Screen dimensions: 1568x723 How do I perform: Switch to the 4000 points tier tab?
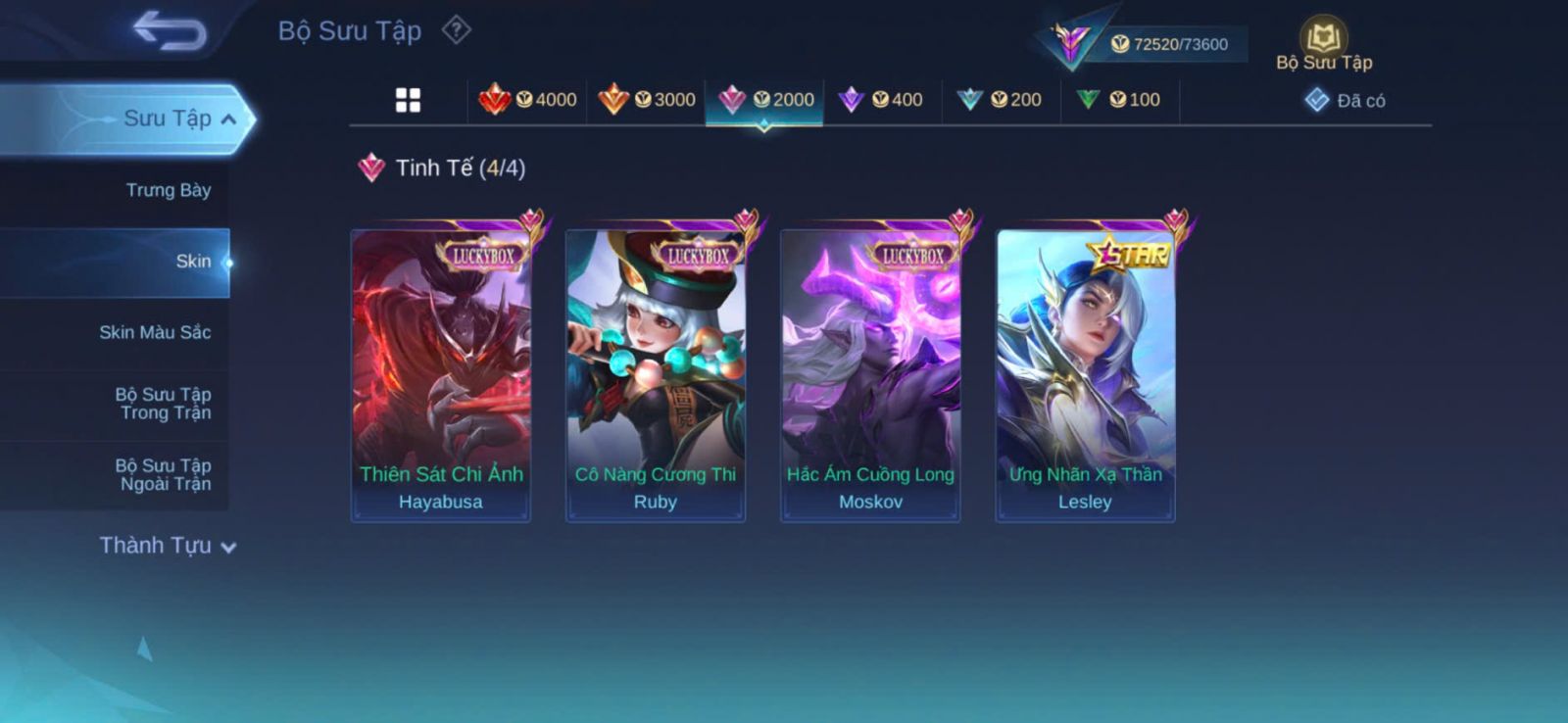tap(527, 100)
